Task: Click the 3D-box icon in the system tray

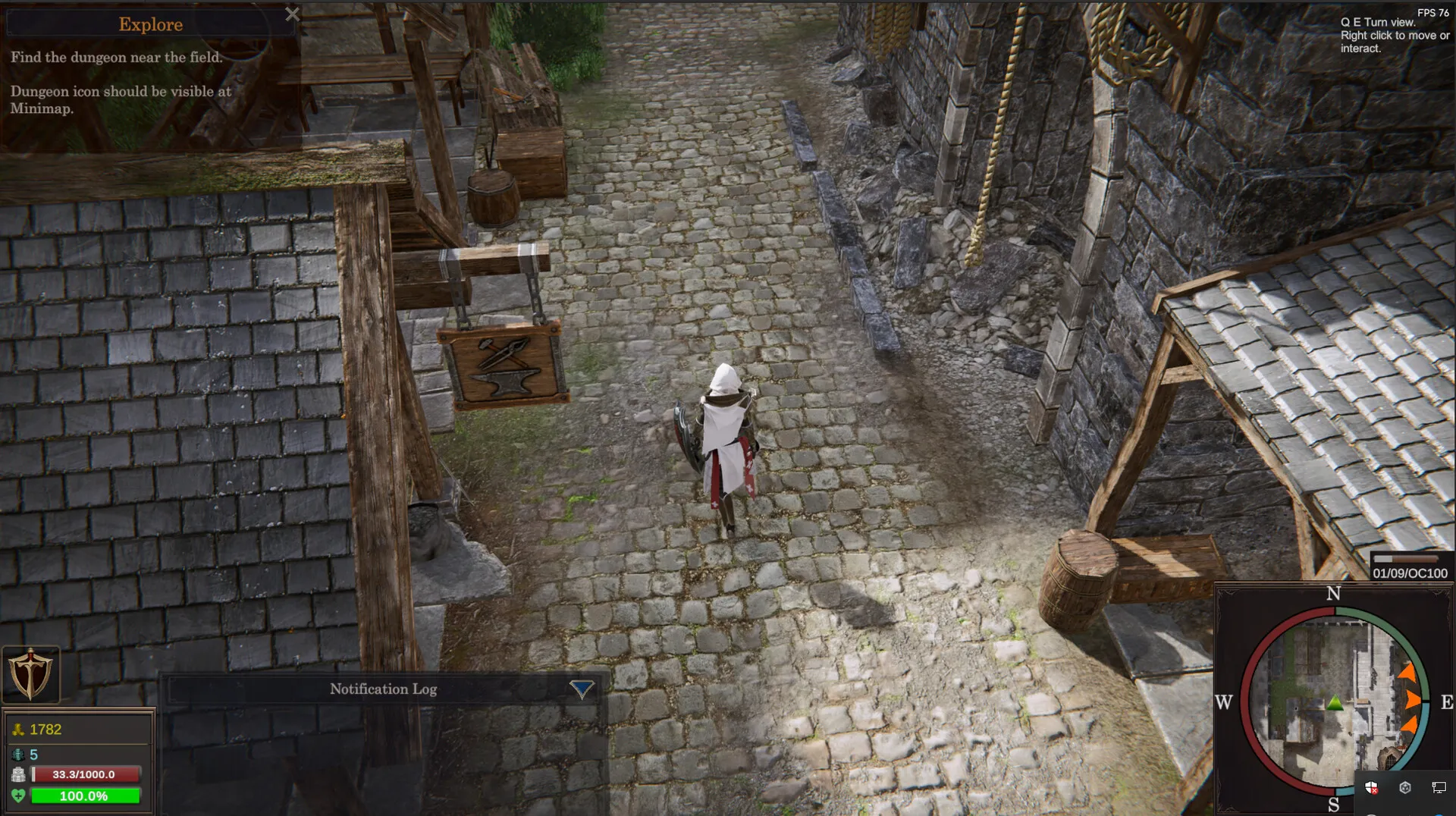Action: pos(1404,788)
